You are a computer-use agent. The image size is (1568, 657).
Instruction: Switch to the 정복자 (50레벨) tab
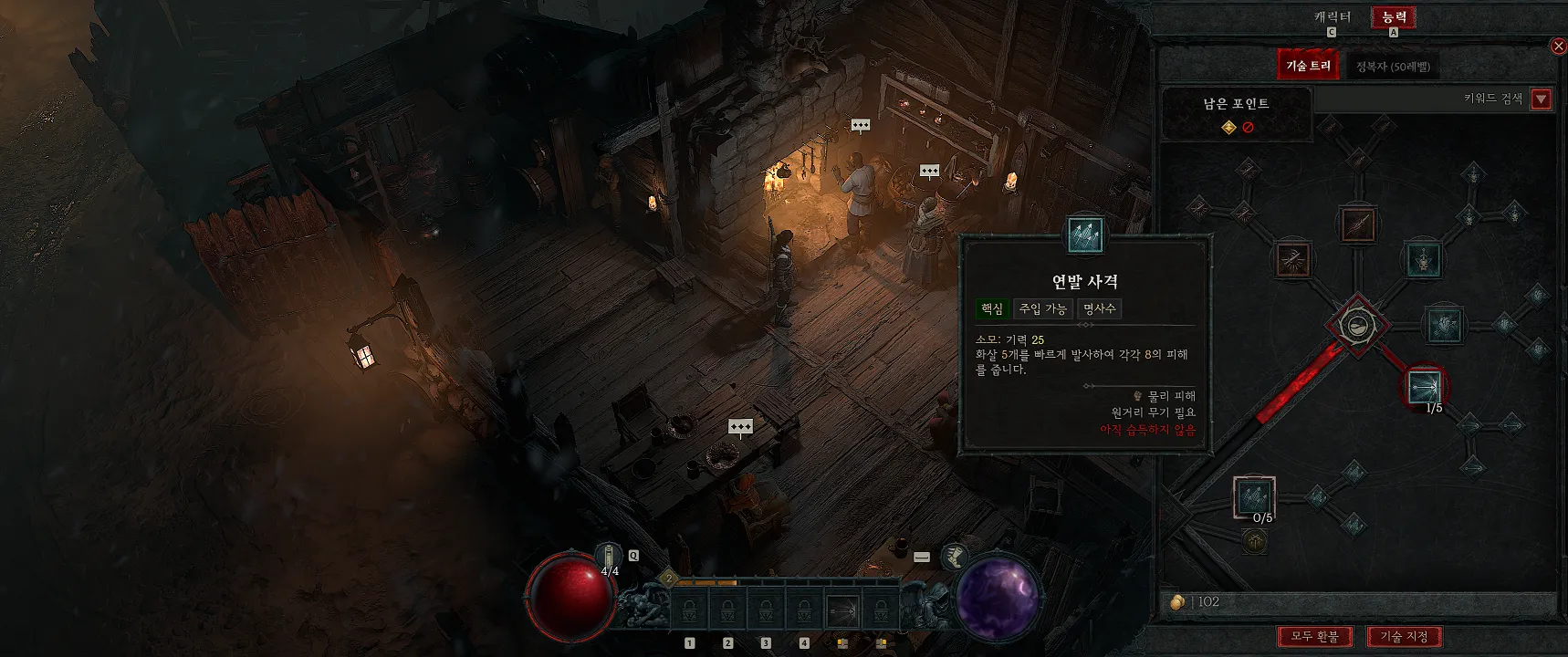click(1392, 67)
